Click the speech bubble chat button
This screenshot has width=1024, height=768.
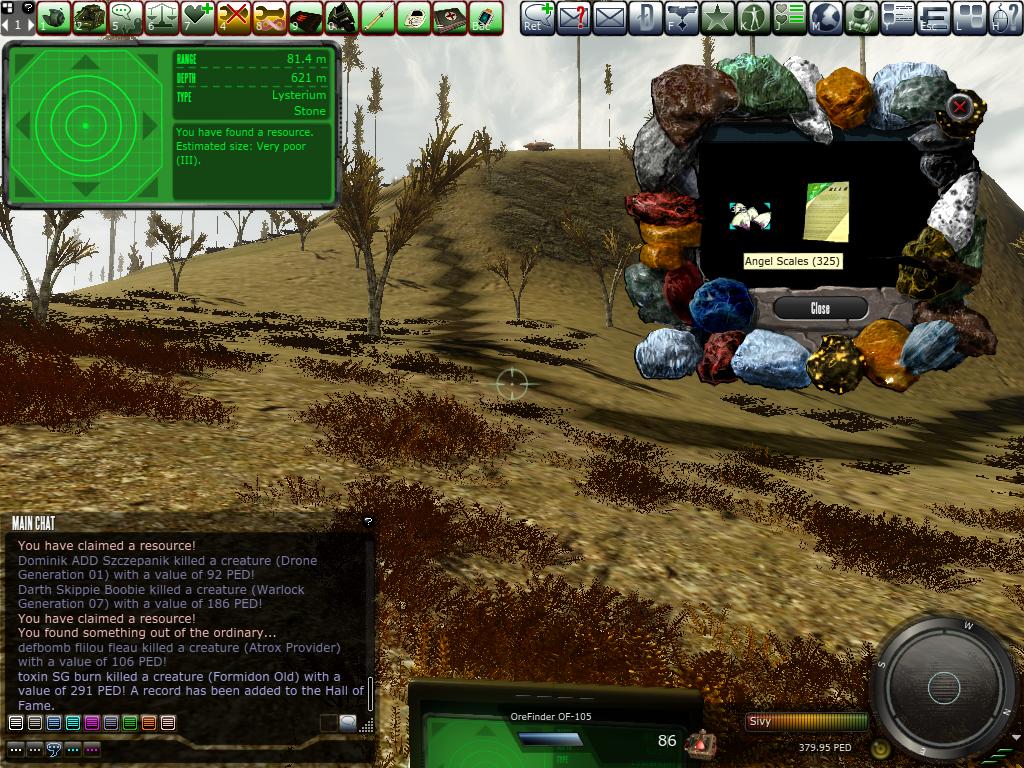tap(54, 749)
